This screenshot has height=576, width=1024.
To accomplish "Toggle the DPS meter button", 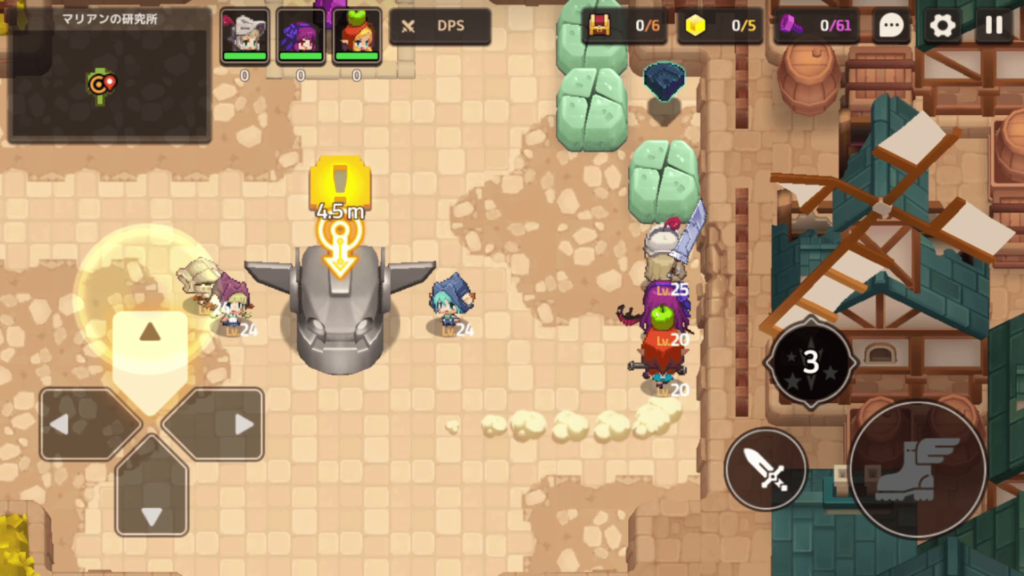I will [x=440, y=26].
